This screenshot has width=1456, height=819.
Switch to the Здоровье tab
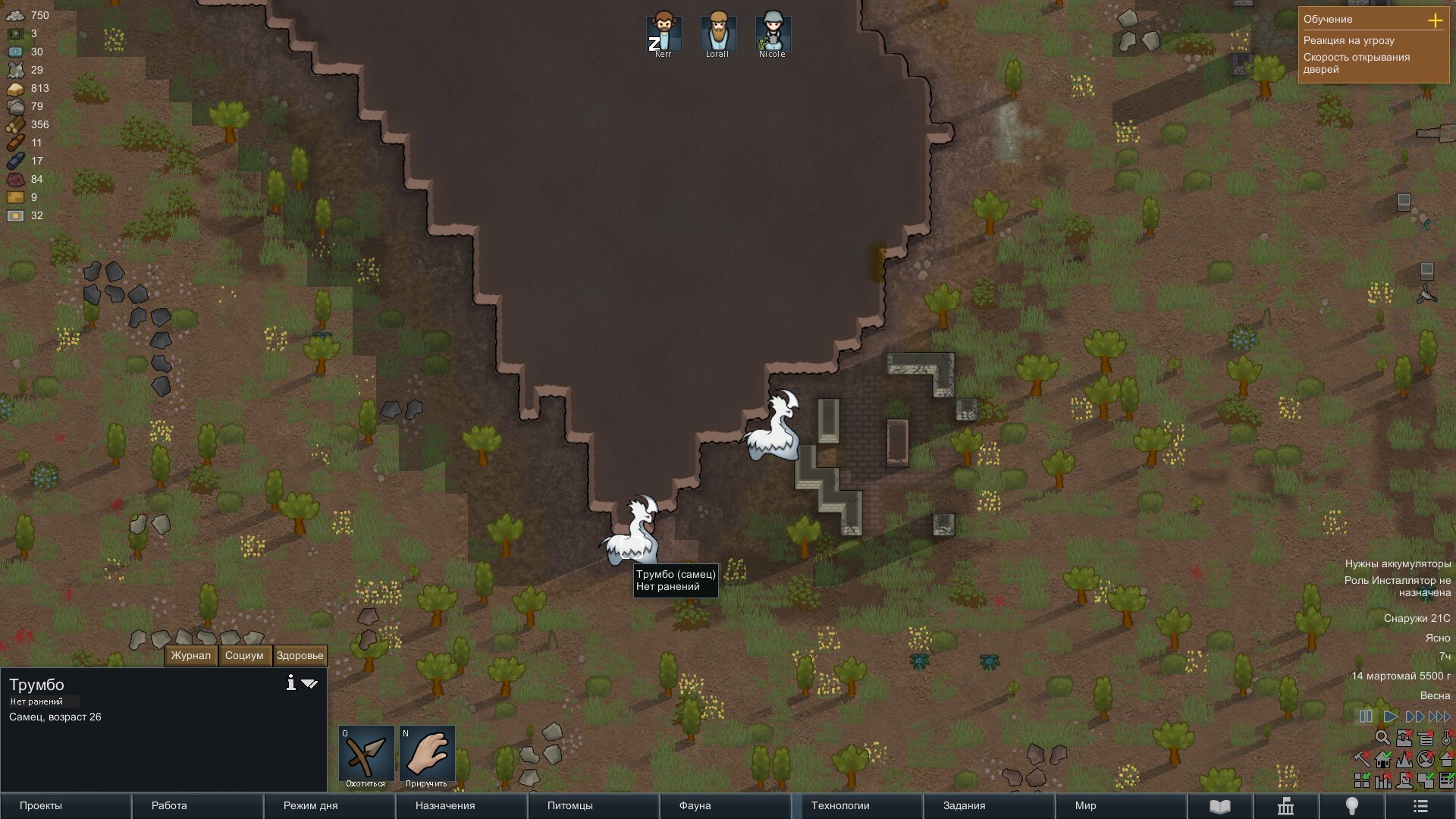[300, 656]
